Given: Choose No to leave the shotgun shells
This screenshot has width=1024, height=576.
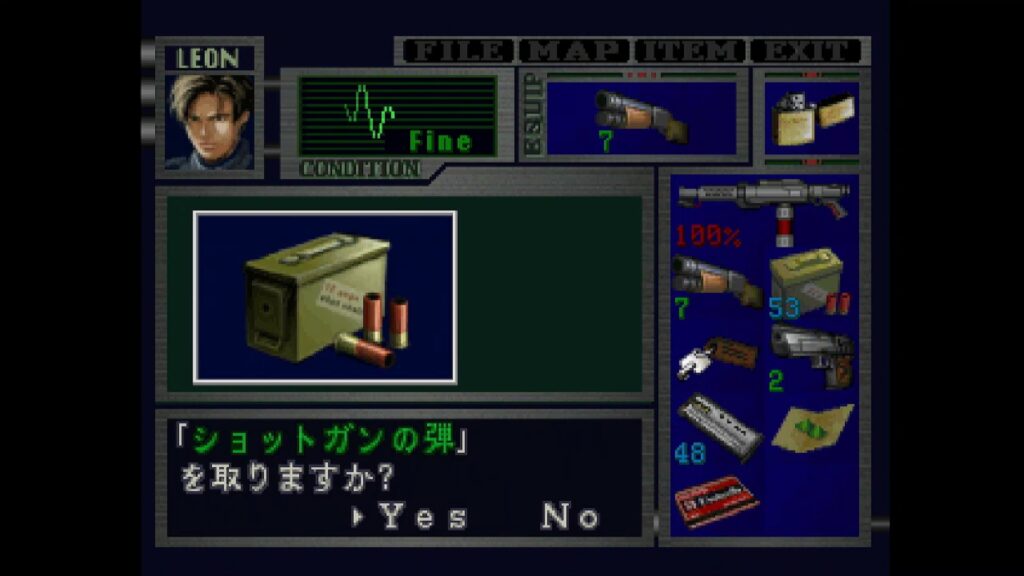Looking at the screenshot, I should pos(570,516).
